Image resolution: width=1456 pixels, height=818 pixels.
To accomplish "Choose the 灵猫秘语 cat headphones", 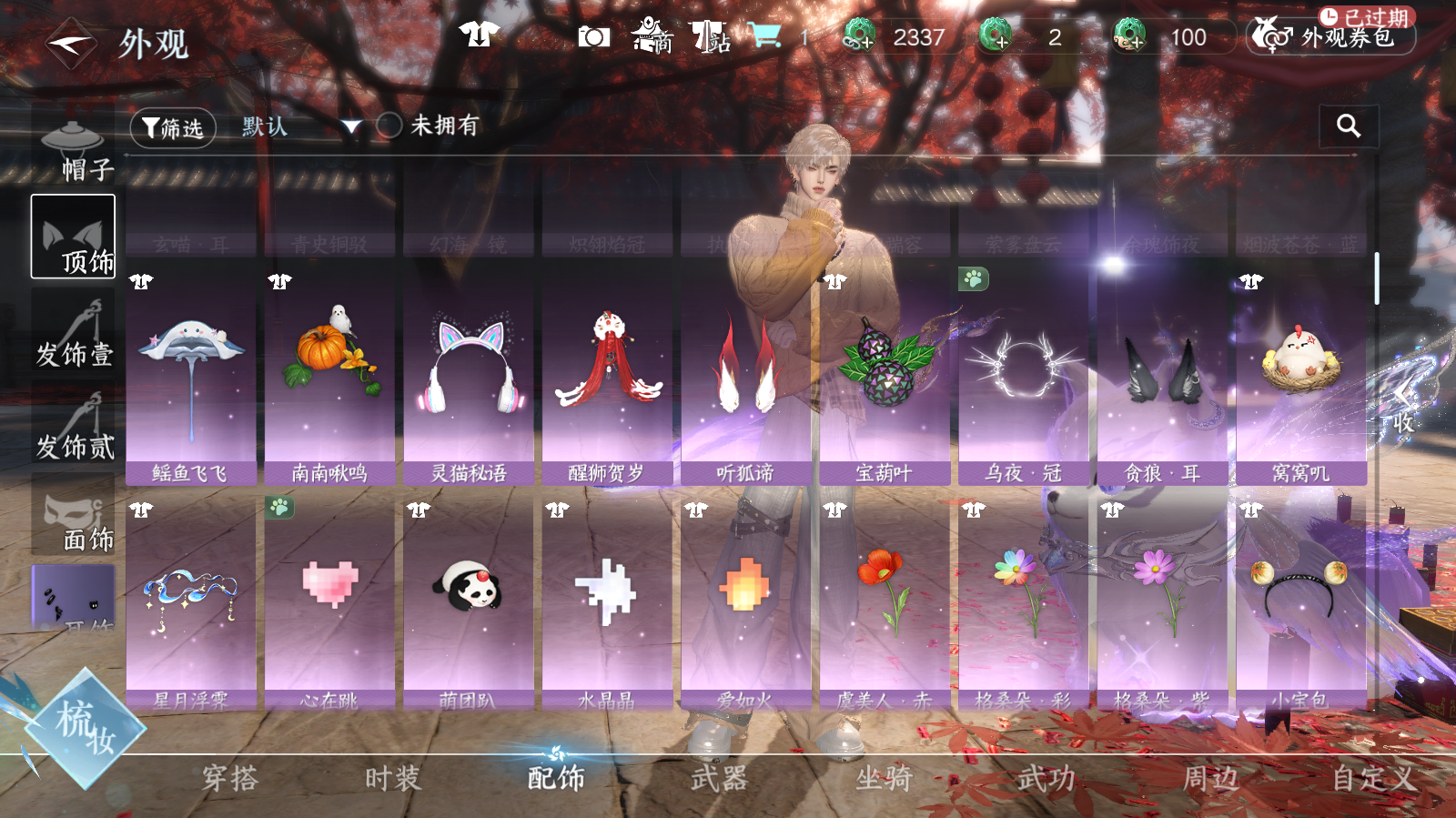I will click(x=469, y=375).
